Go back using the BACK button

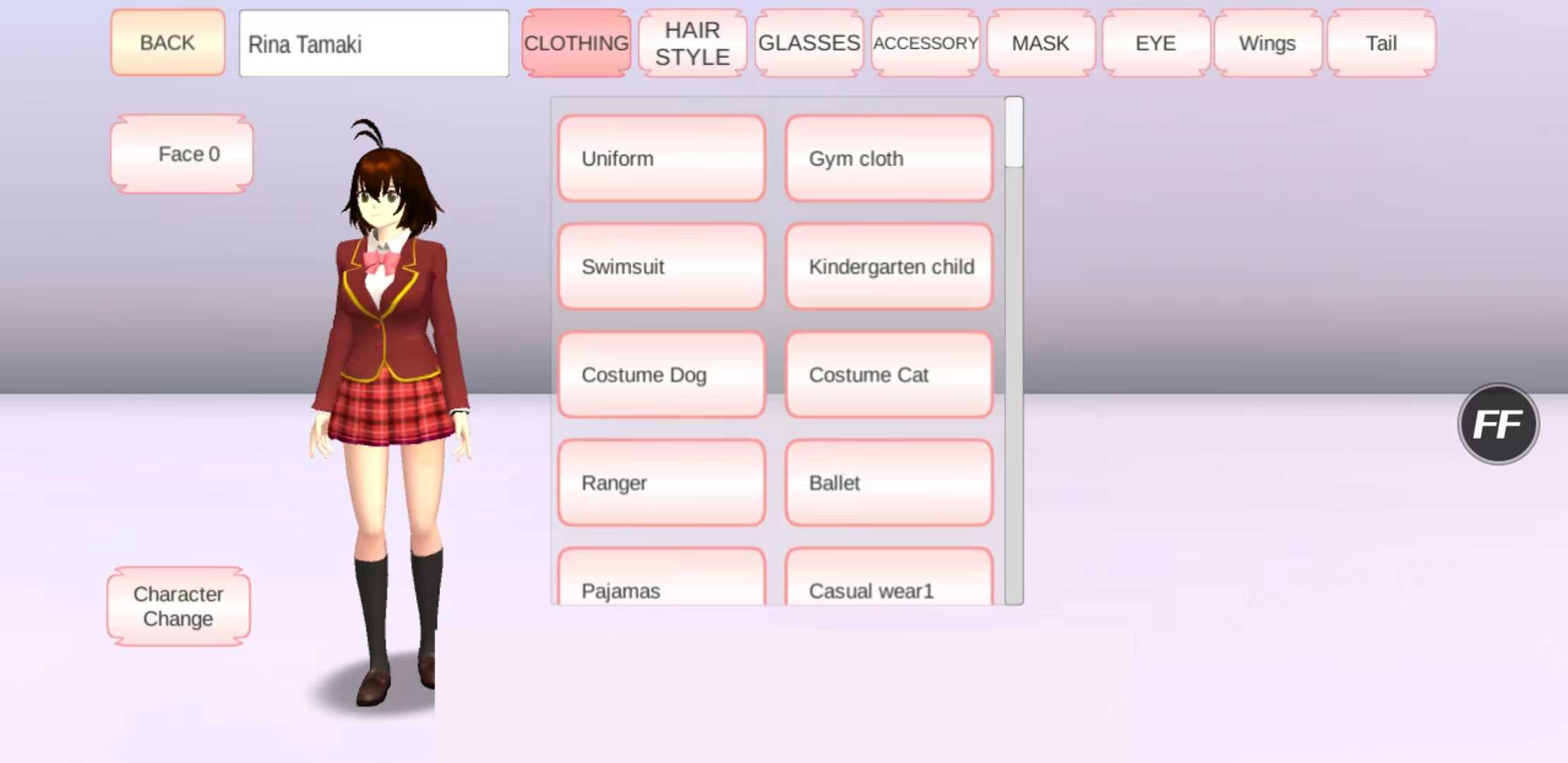click(x=167, y=43)
